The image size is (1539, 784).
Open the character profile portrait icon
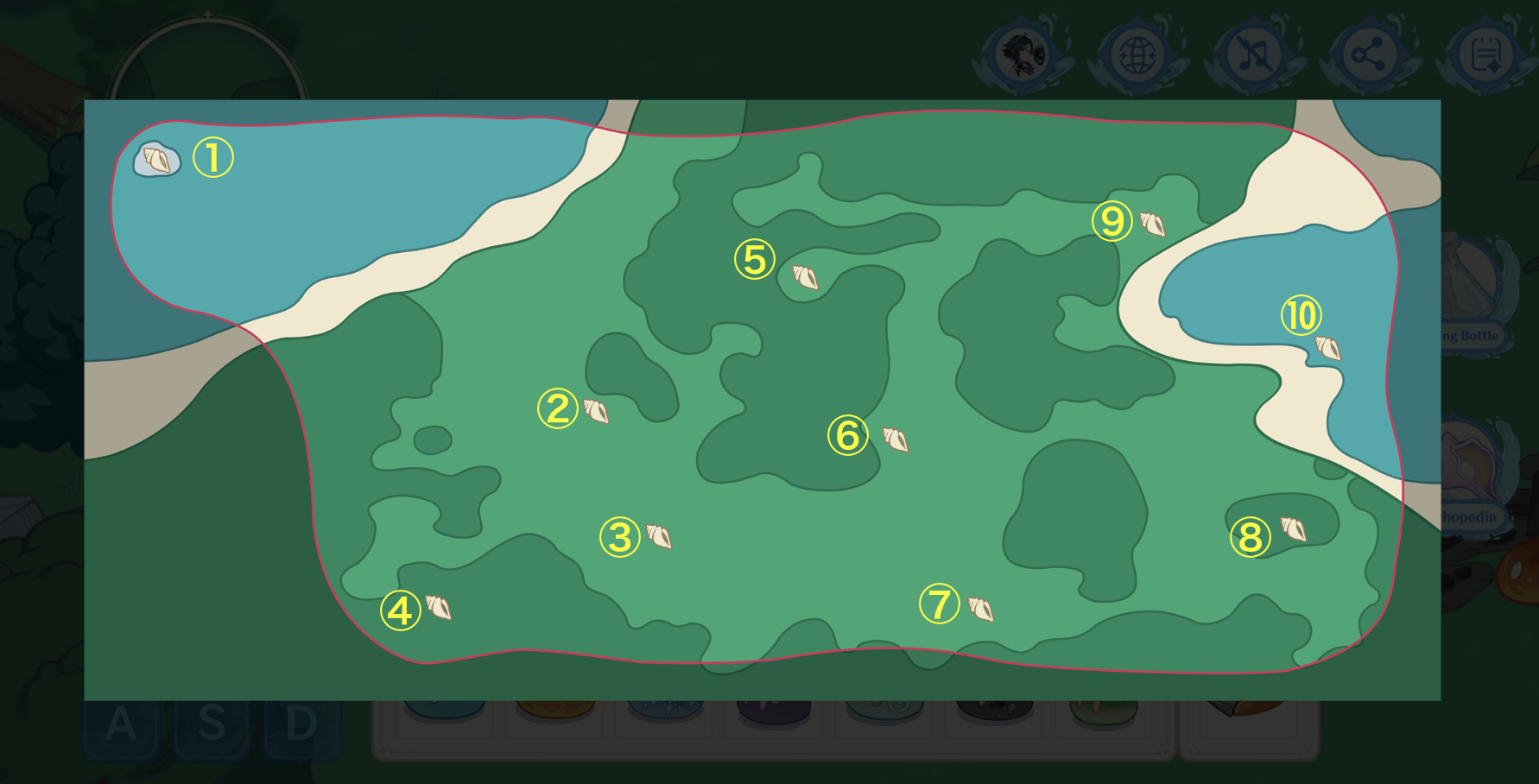click(1024, 54)
